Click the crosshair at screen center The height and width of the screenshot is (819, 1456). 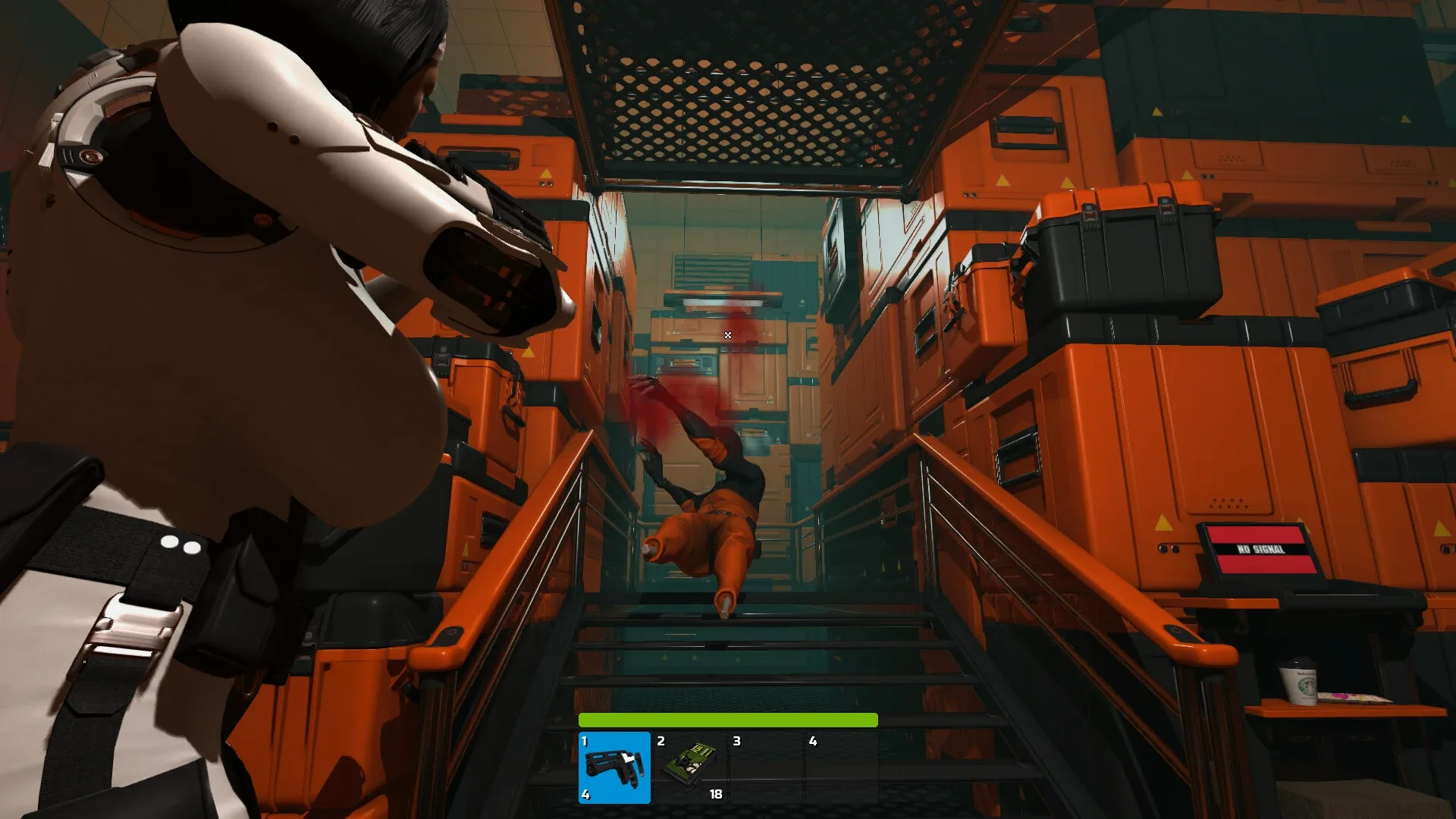click(x=727, y=334)
